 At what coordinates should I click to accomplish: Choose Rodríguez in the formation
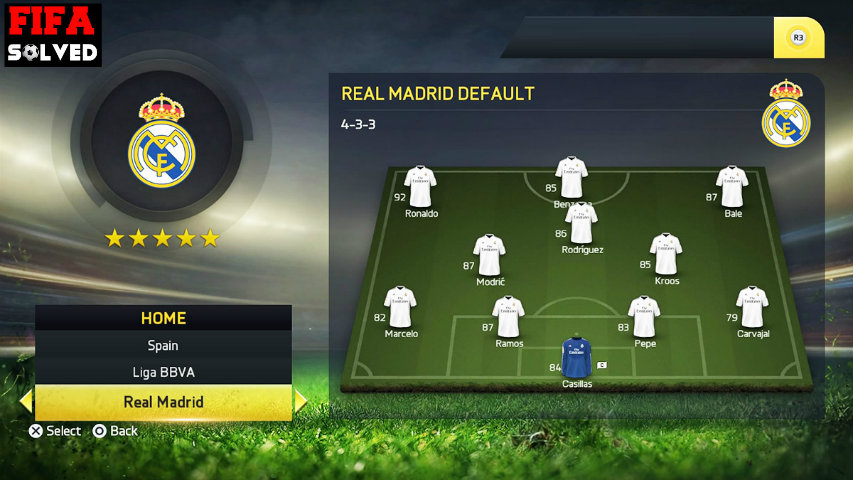tap(581, 223)
